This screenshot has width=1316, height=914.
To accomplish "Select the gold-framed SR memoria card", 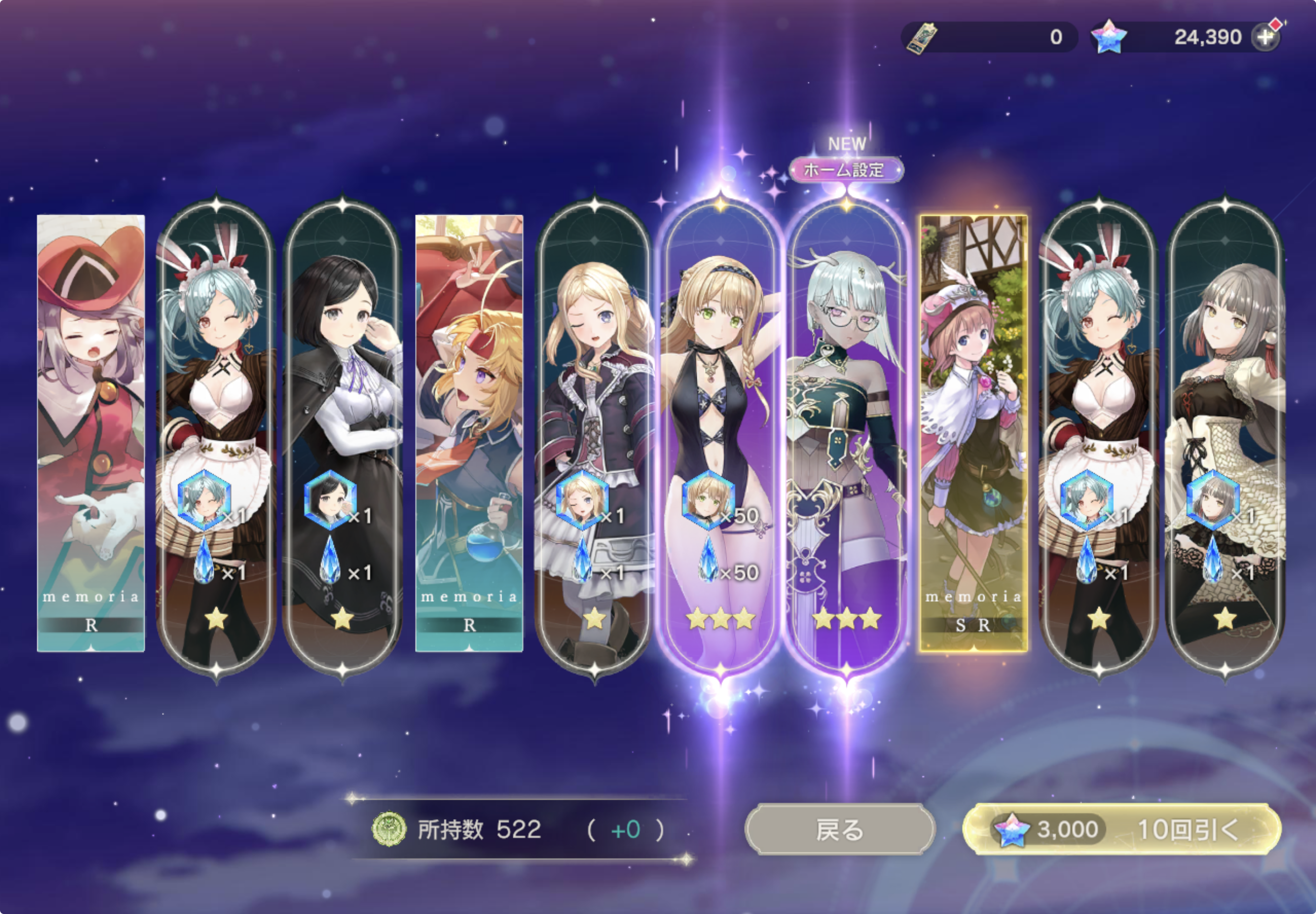I will [973, 433].
